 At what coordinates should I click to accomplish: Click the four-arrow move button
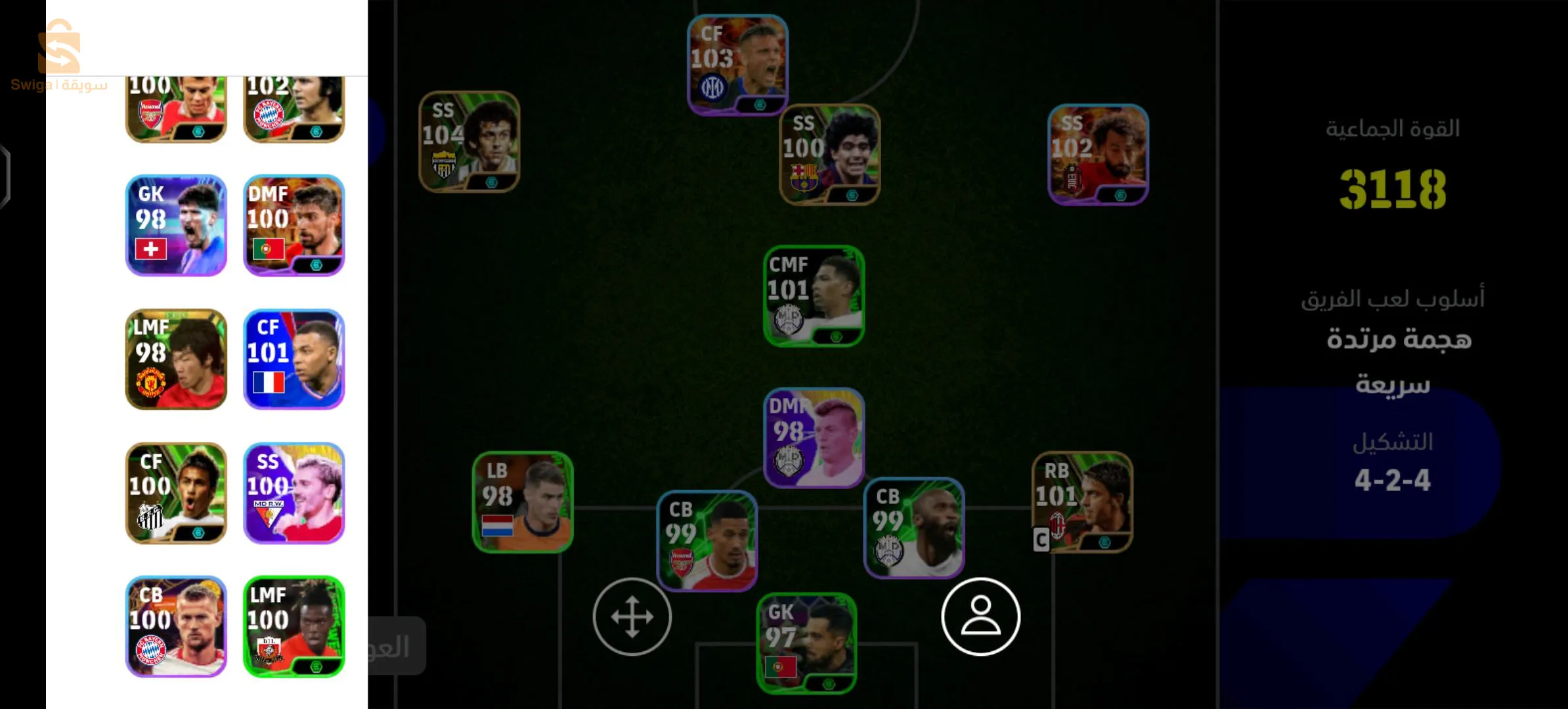pyautogui.click(x=632, y=617)
